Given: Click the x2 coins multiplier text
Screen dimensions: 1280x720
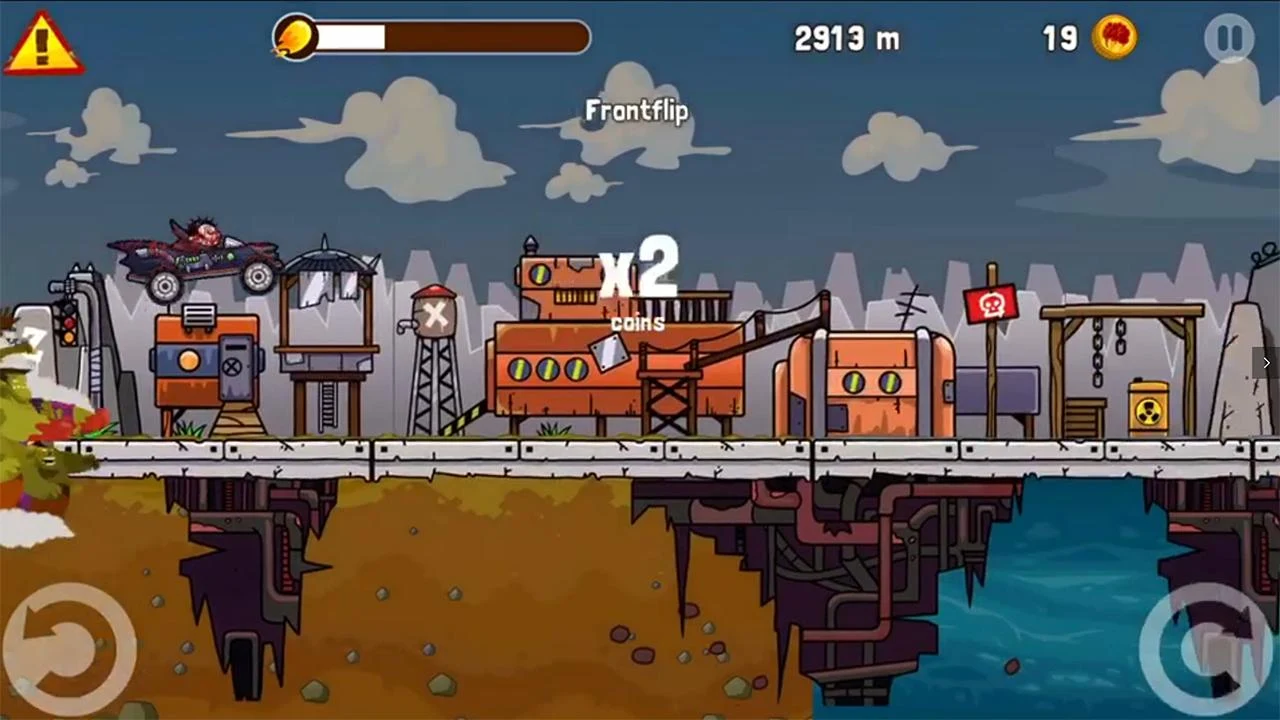Looking at the screenshot, I should pyautogui.click(x=638, y=280).
